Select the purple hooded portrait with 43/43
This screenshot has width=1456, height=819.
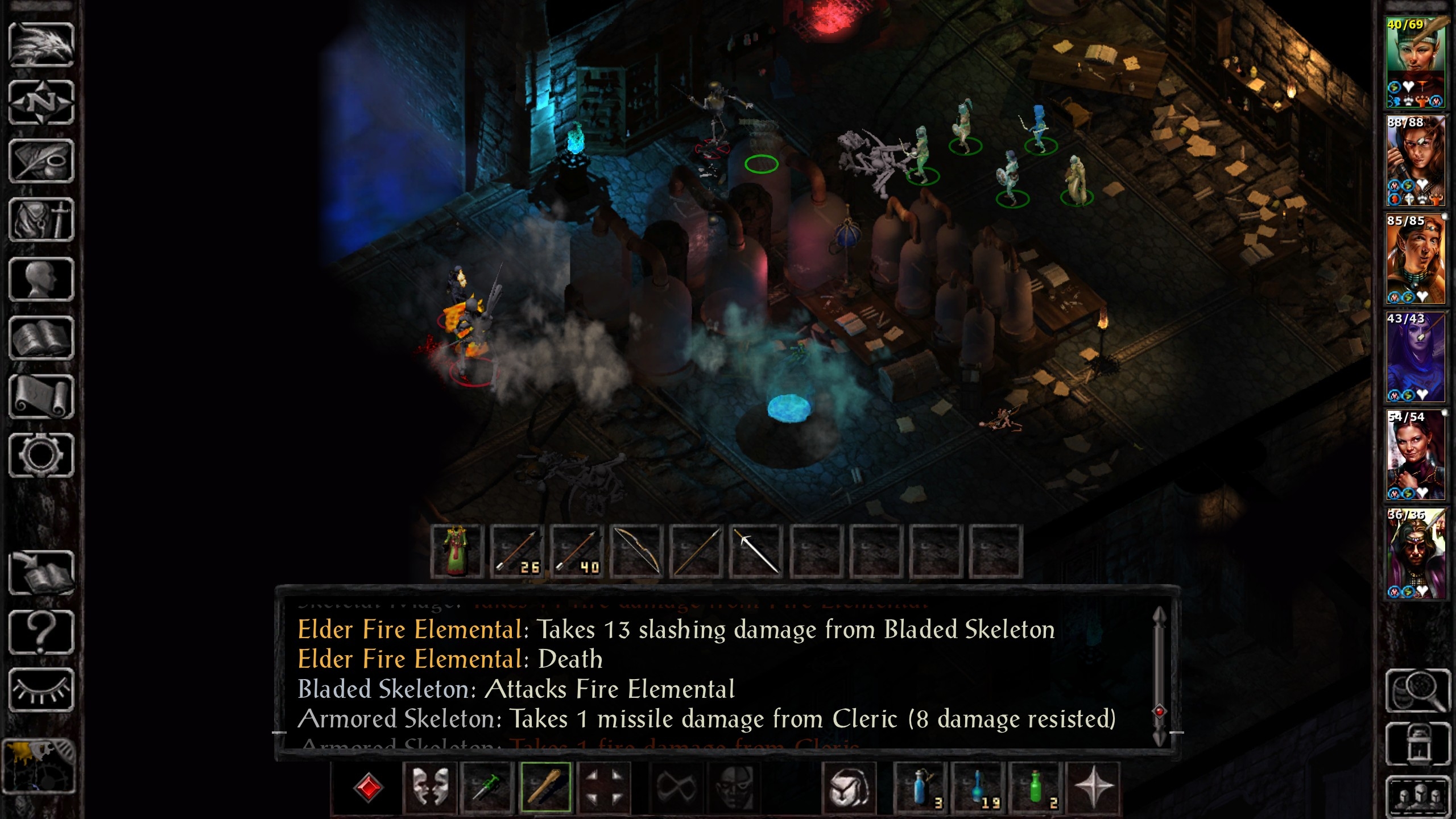(1416, 357)
